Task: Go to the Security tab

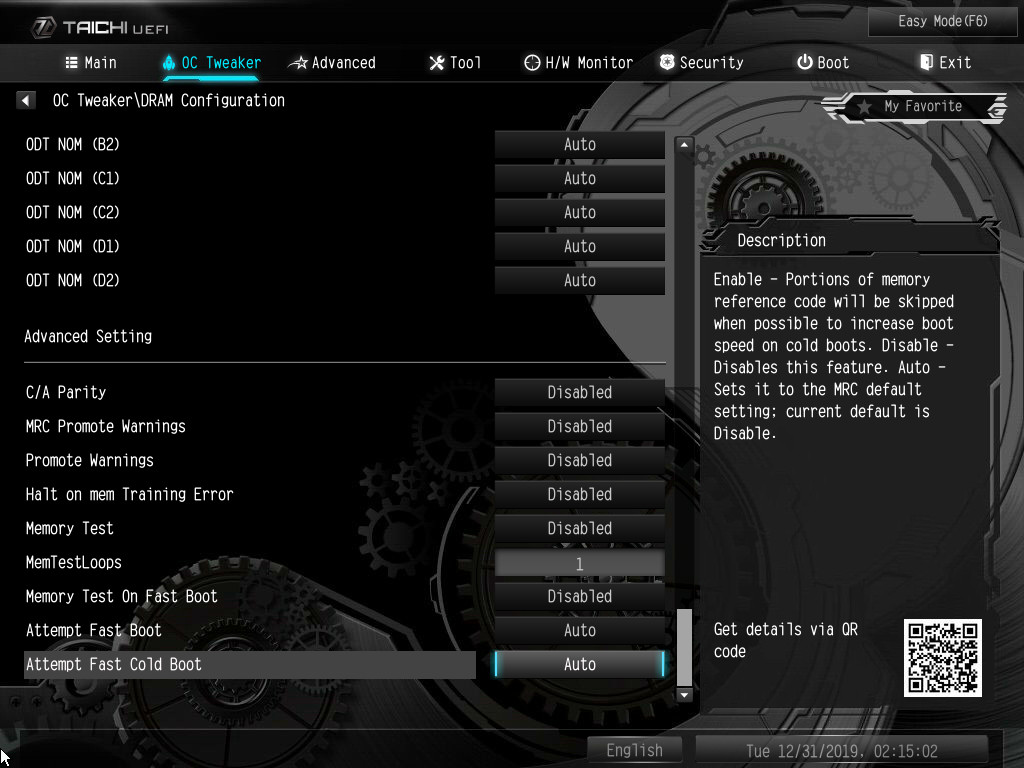Action: [x=701, y=62]
